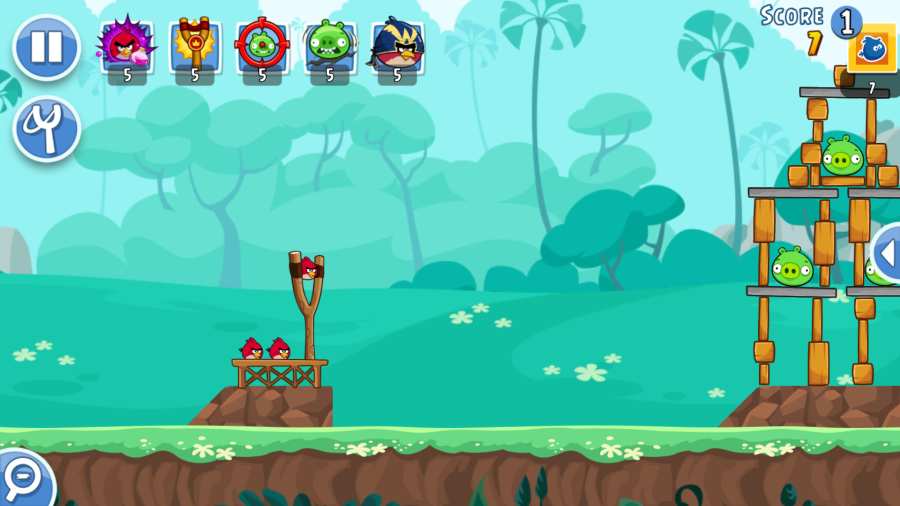
Task: Open the orange Mighty Eagle icon
Action: point(872,48)
